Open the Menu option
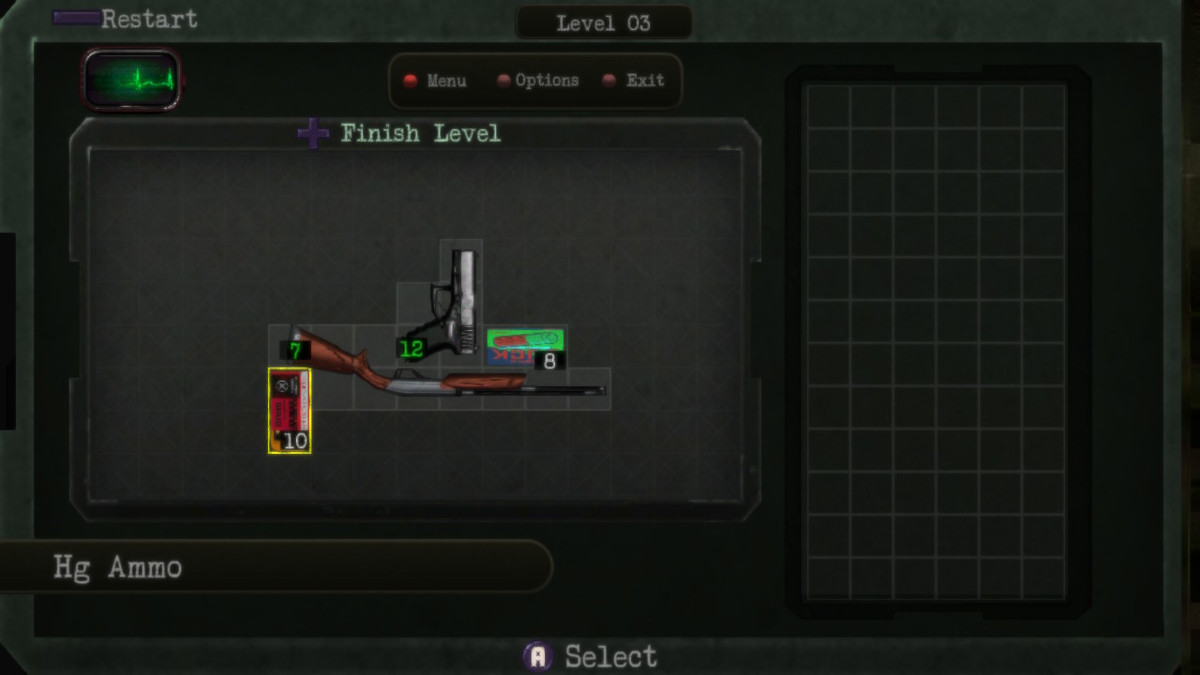Viewport: 1200px width, 675px height. 445,81
